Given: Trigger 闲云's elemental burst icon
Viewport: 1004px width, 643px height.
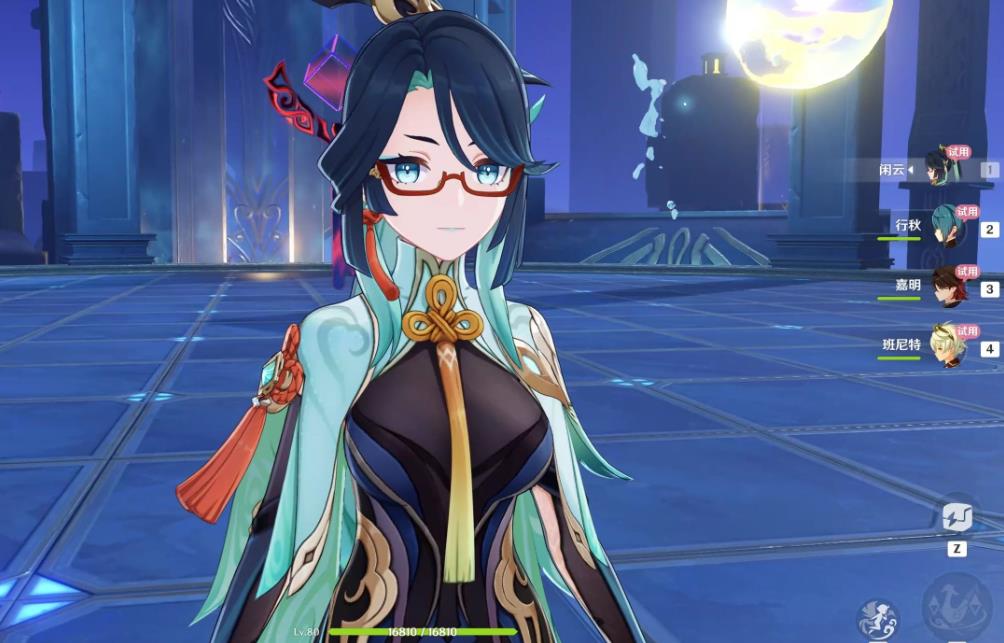Looking at the screenshot, I should [x=958, y=608].
